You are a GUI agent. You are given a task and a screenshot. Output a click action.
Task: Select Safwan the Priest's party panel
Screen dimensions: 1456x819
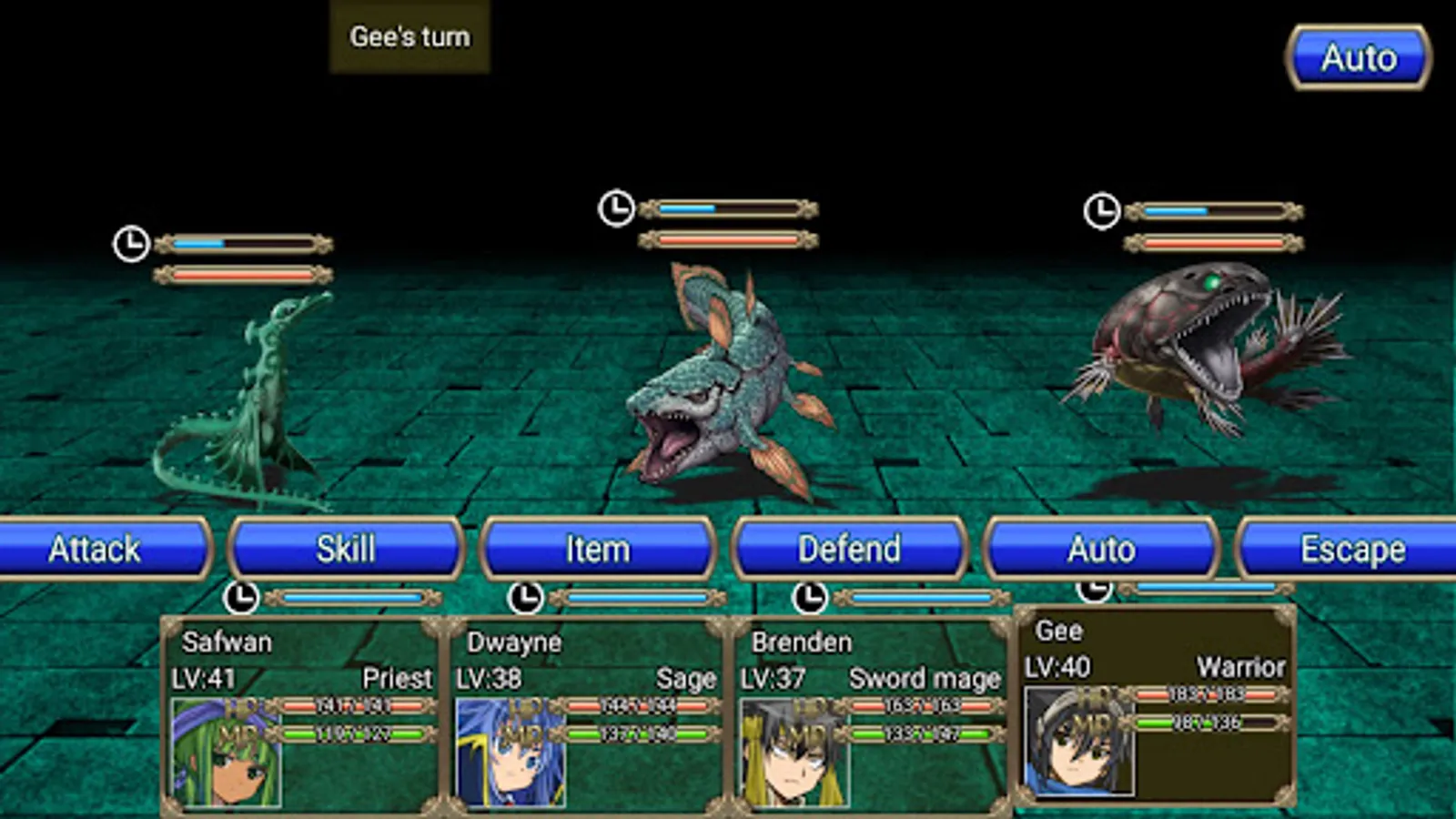click(x=302, y=714)
